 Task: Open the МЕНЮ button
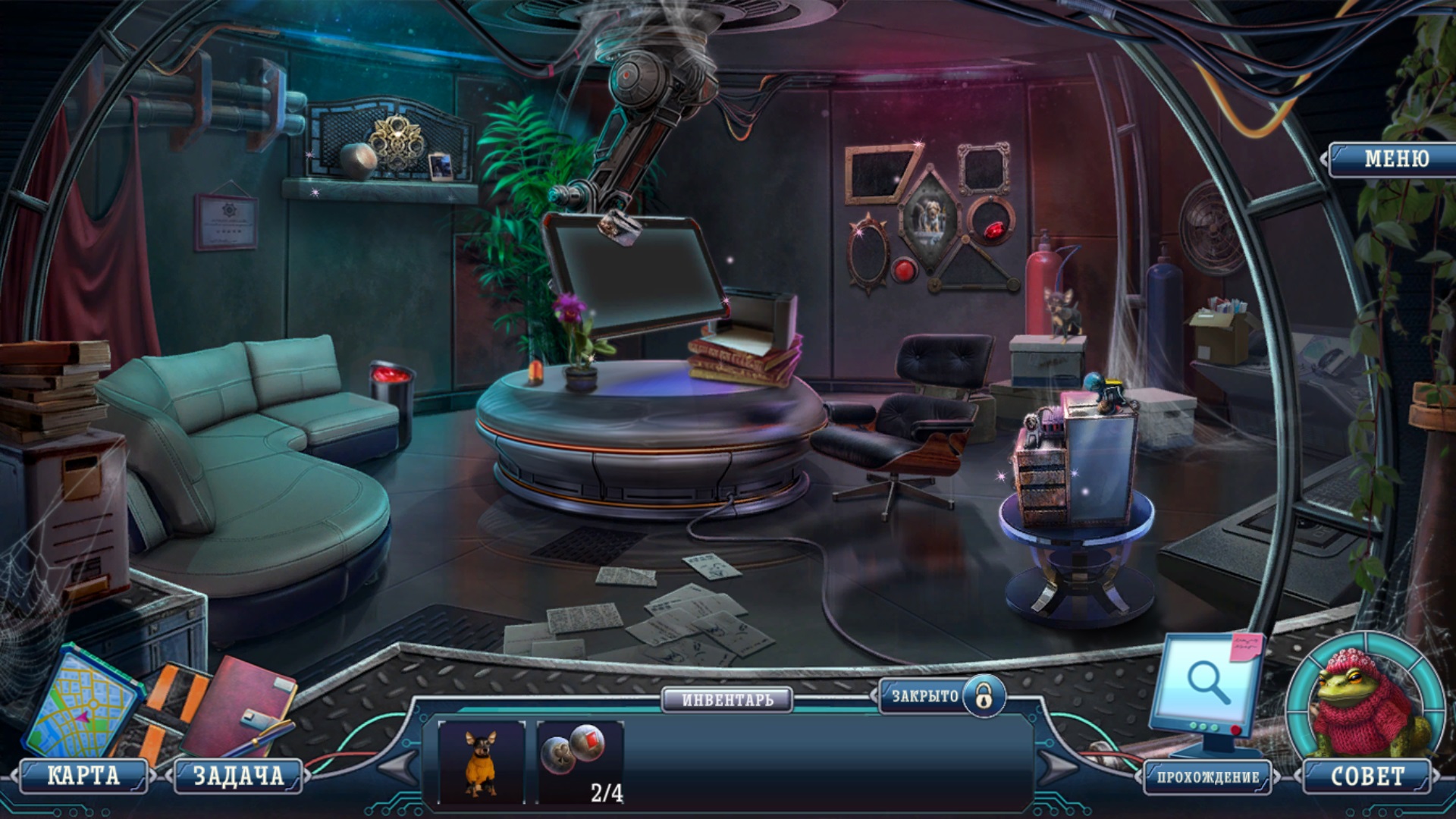[1395, 158]
